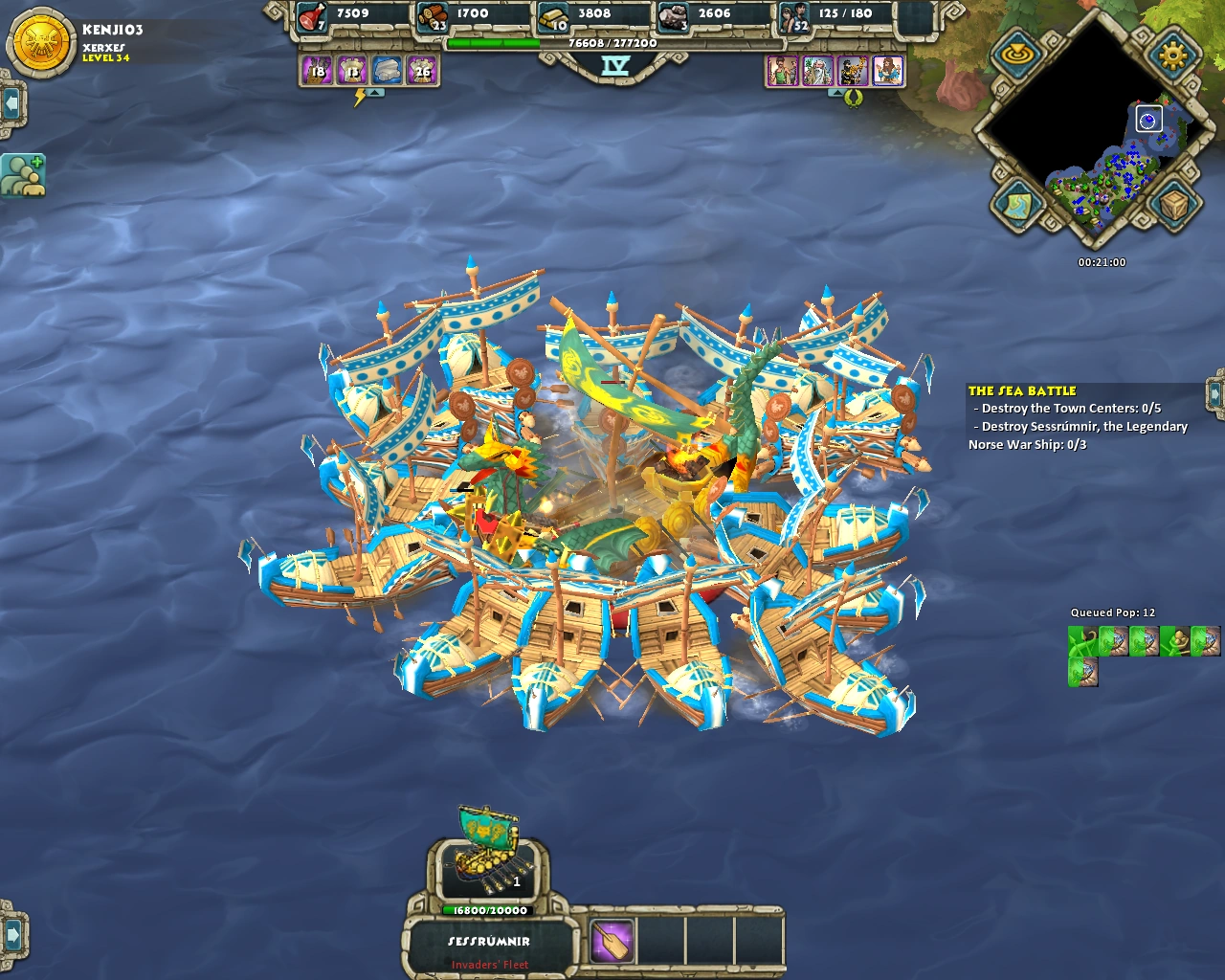This screenshot has height=980, width=1225.
Task: Open the crate/resources icon beside the minimap
Action: pos(1172,203)
